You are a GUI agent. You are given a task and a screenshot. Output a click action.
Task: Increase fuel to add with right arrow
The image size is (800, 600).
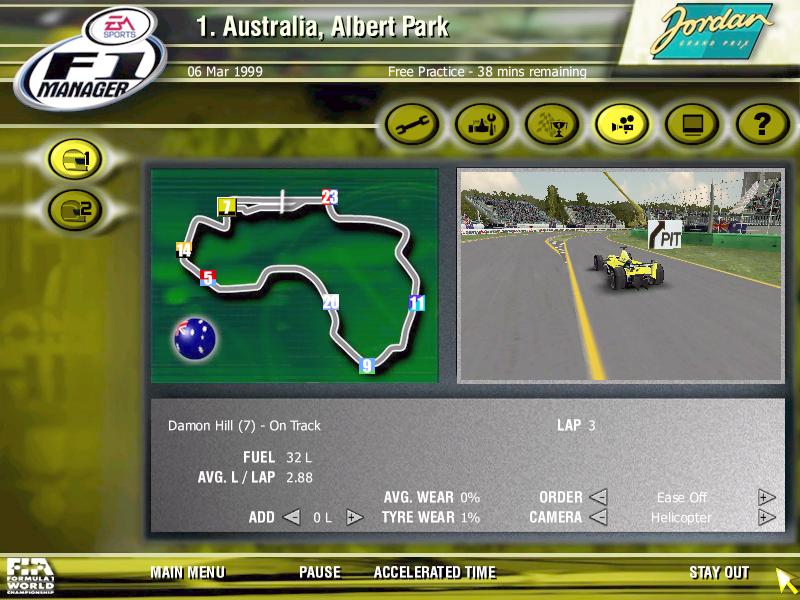[354, 517]
